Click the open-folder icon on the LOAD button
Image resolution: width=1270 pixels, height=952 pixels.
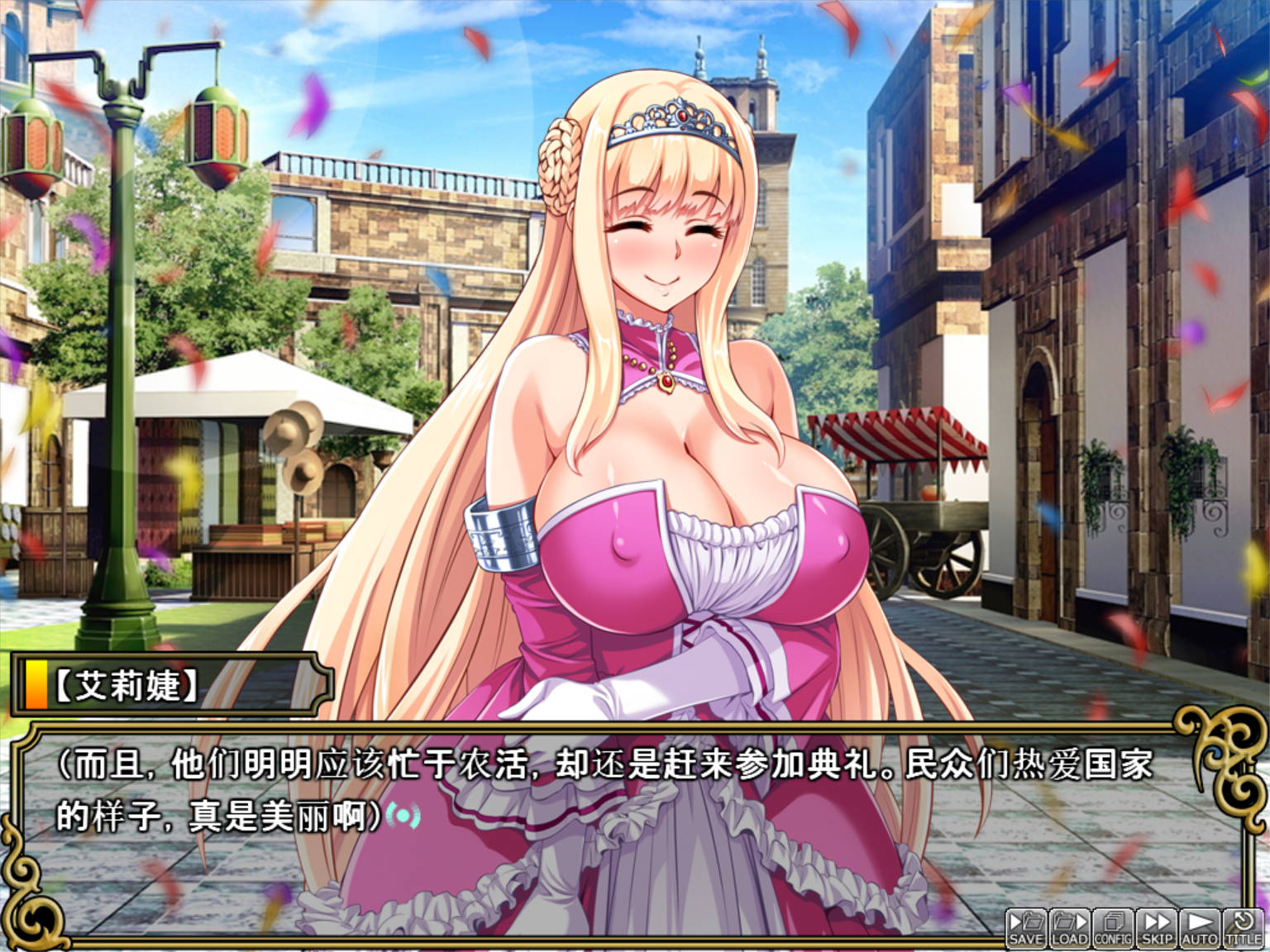point(1063,920)
